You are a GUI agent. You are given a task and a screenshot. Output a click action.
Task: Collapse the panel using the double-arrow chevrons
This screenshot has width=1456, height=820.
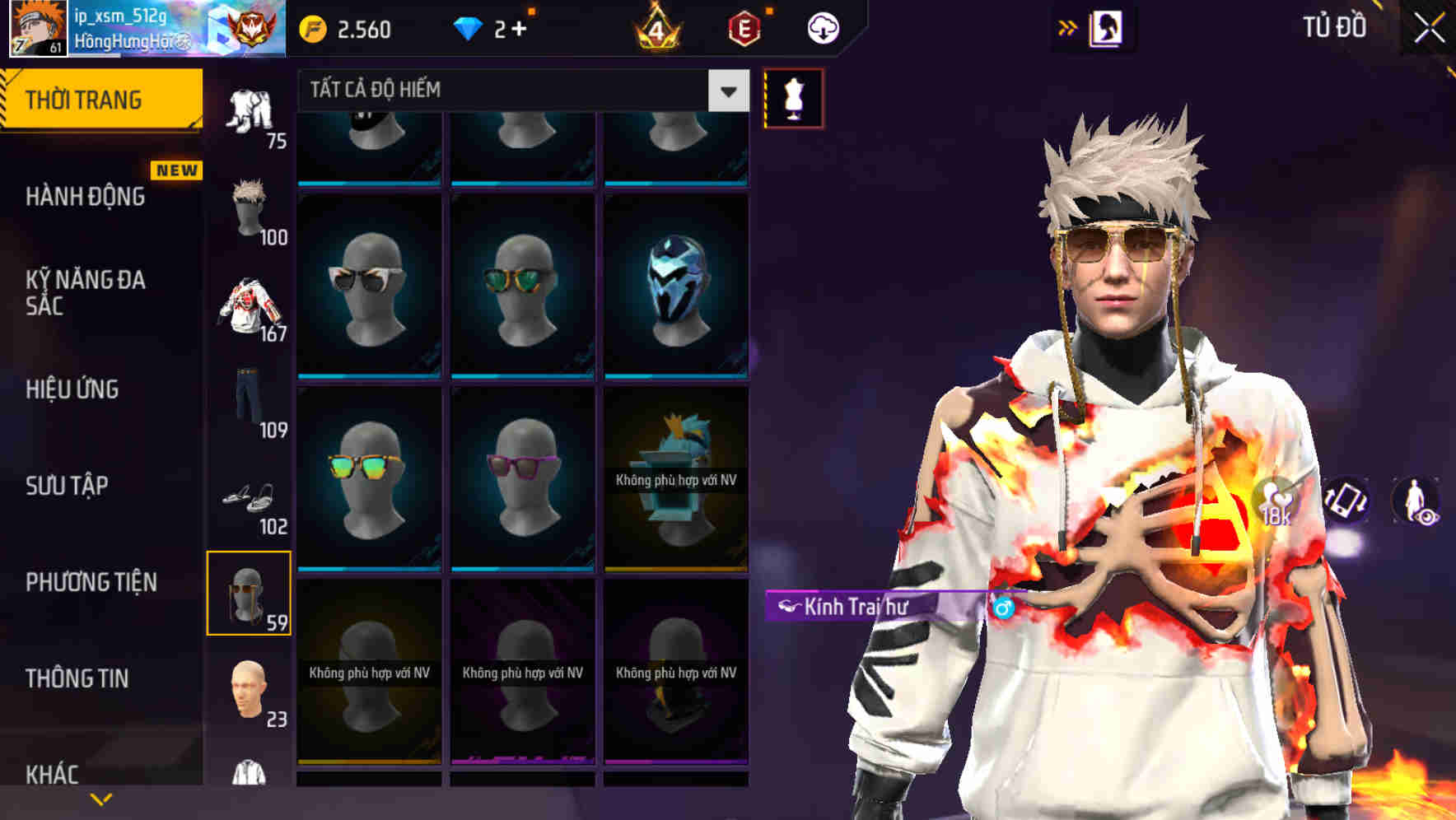coord(1066,26)
